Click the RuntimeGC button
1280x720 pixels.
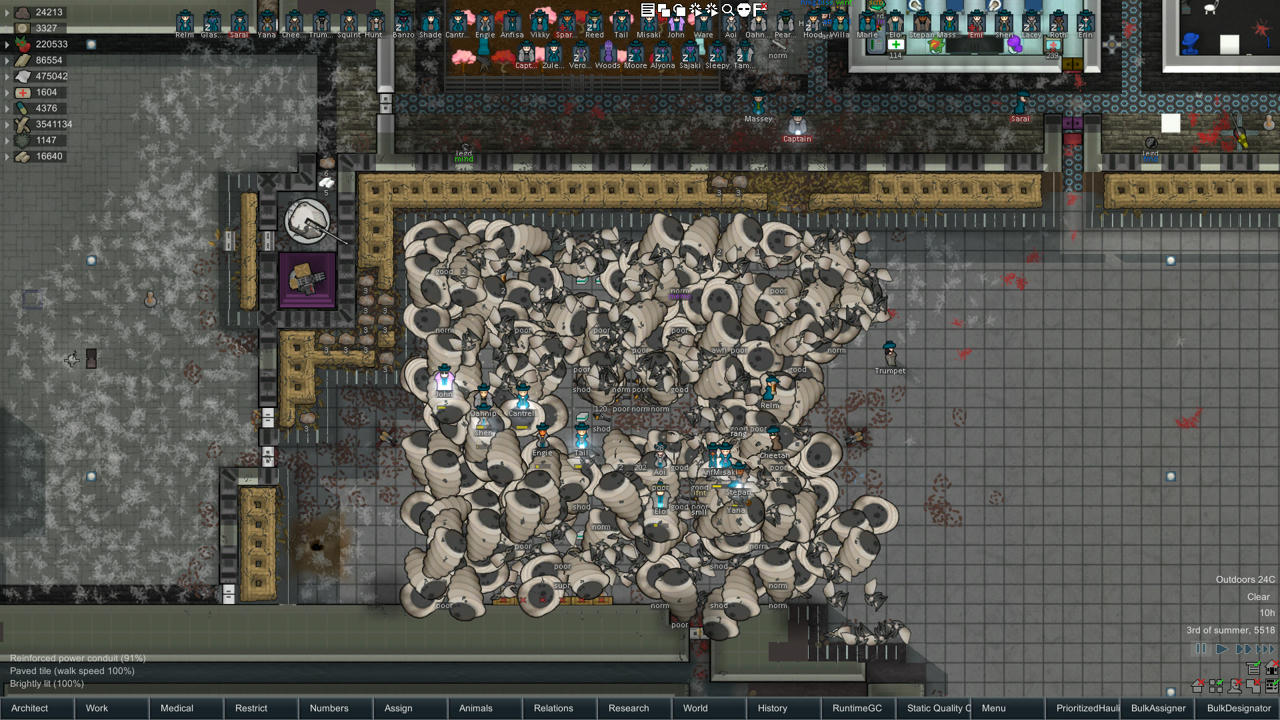click(x=857, y=708)
